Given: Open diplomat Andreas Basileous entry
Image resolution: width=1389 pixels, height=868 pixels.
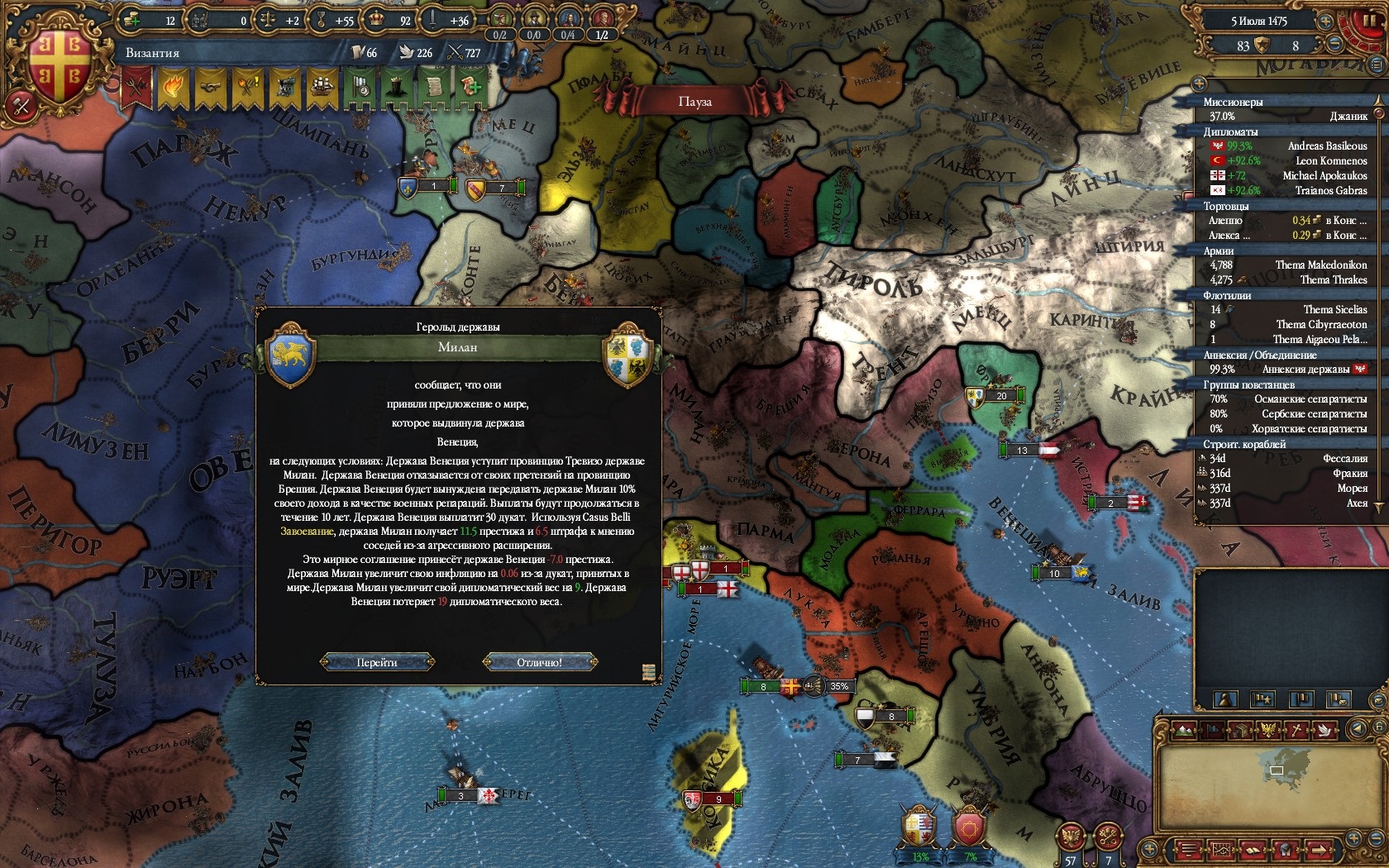Looking at the screenshot, I should 1327,146.
